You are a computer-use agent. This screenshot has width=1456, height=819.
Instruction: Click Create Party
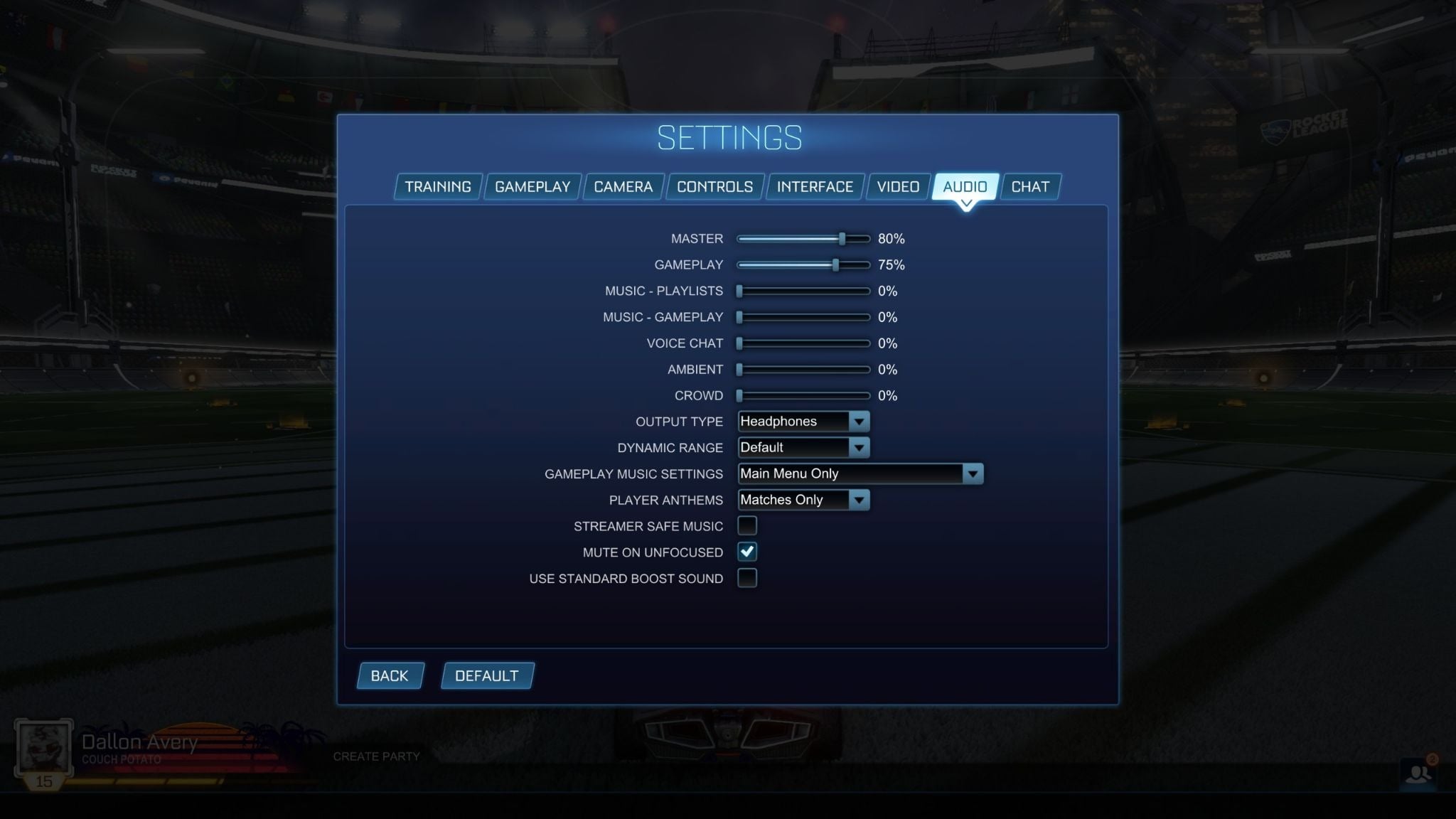[378, 756]
